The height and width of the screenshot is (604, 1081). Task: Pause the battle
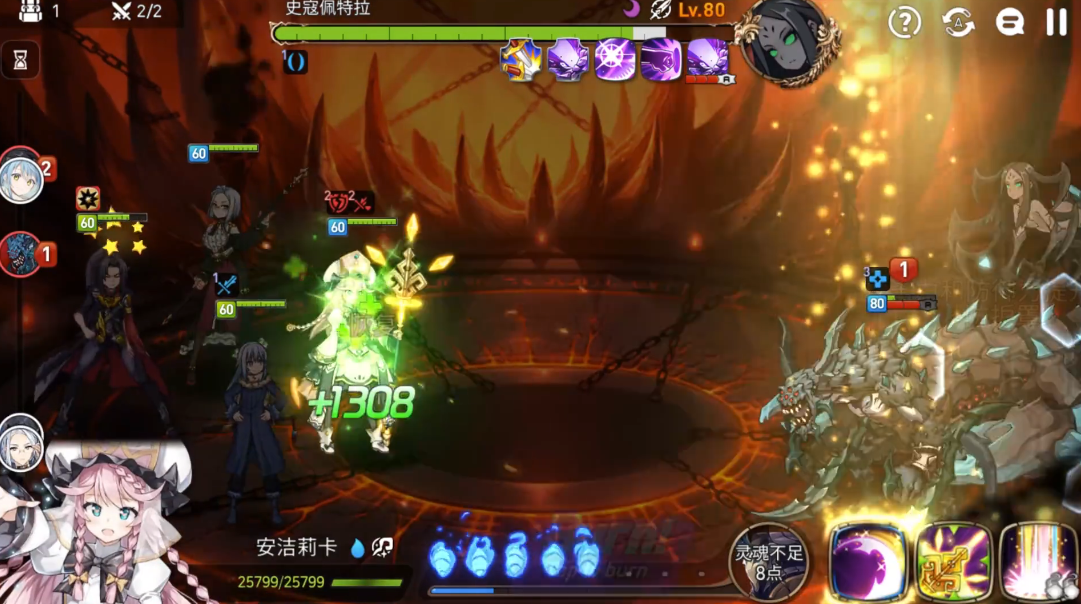(1056, 22)
